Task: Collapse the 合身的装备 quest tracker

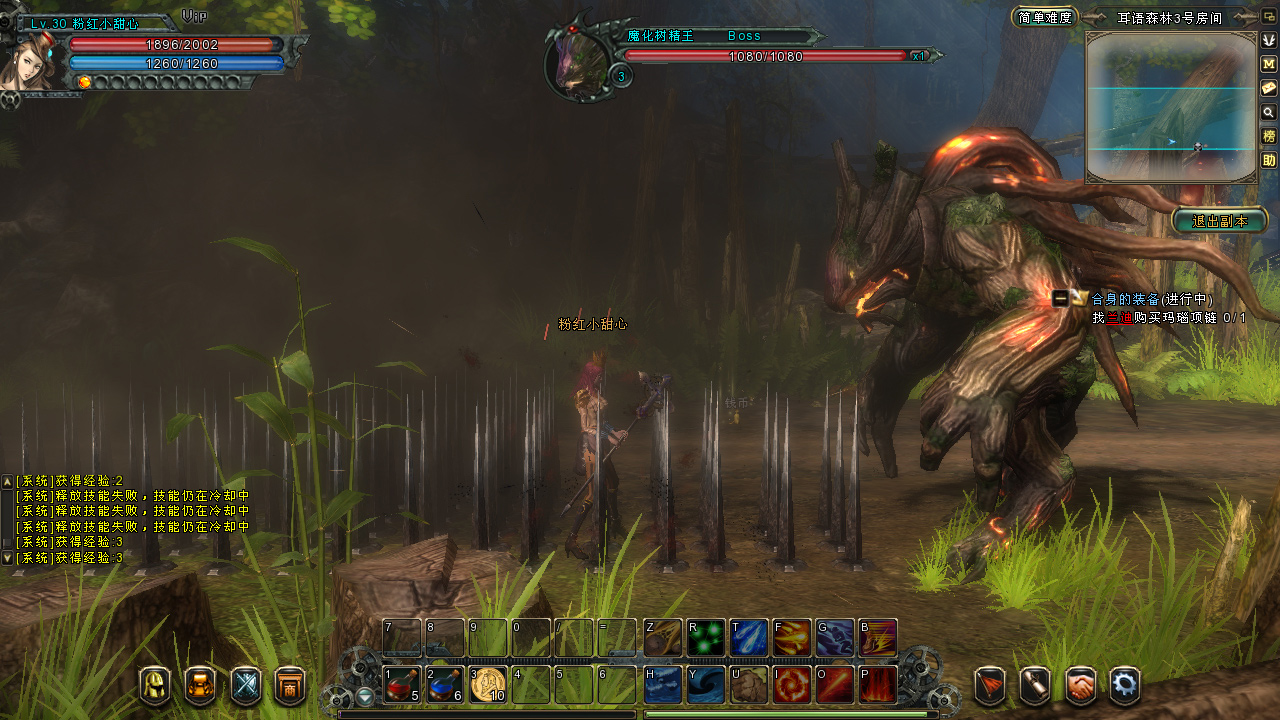Action: point(1060,298)
